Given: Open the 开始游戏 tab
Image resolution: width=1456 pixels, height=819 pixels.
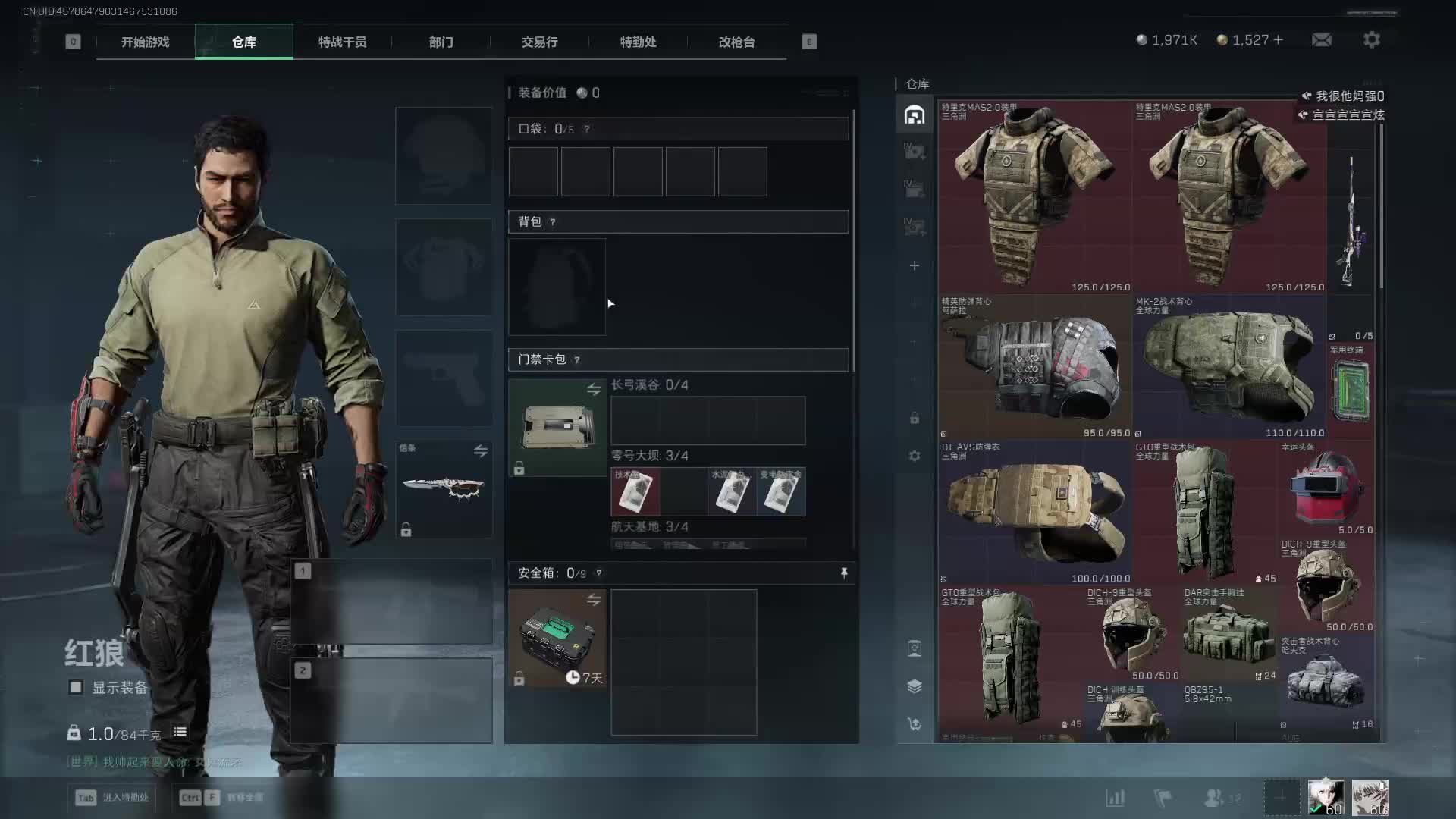Looking at the screenshot, I should point(145,42).
